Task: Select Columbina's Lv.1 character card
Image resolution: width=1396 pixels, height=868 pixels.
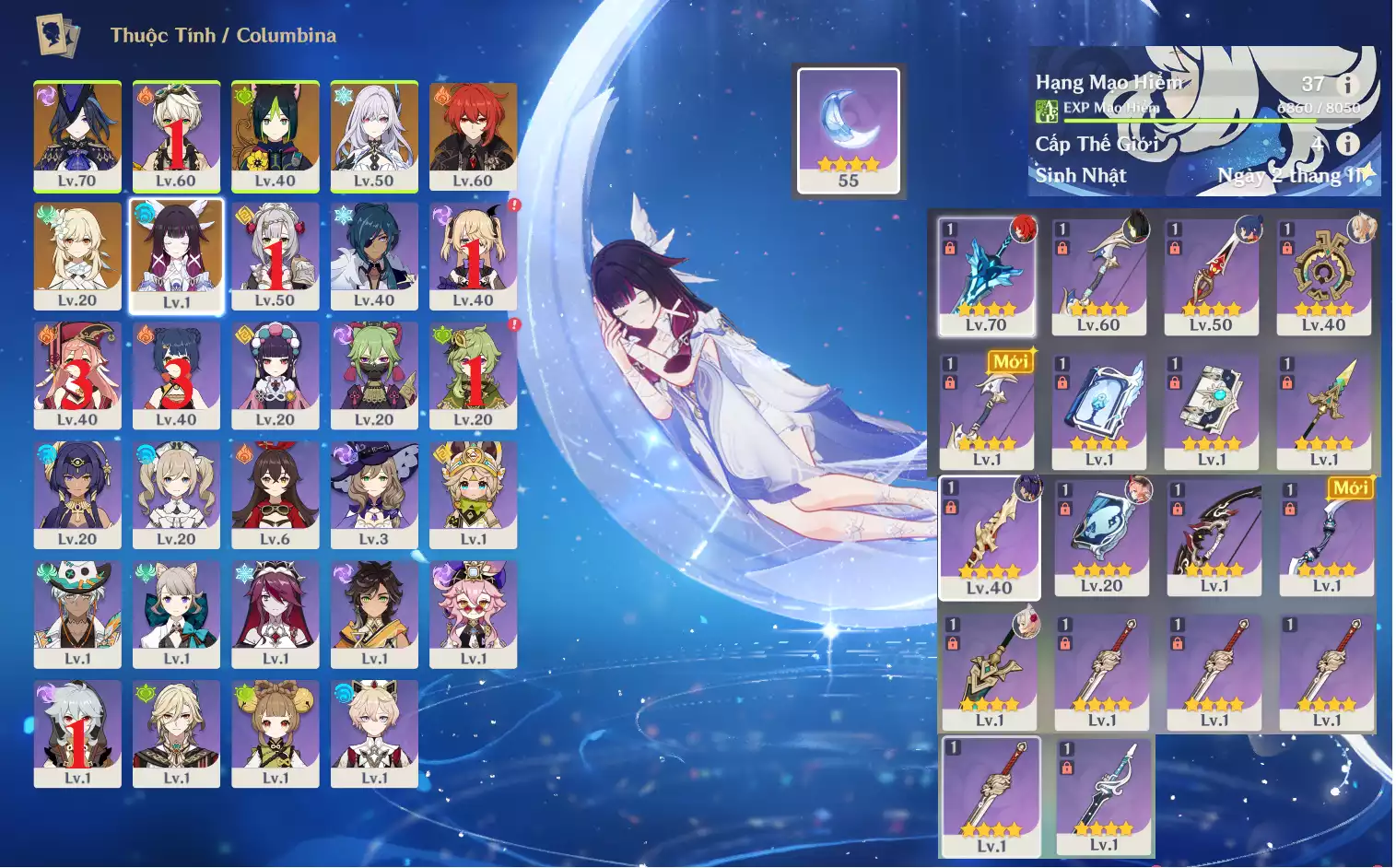Action: [176, 255]
